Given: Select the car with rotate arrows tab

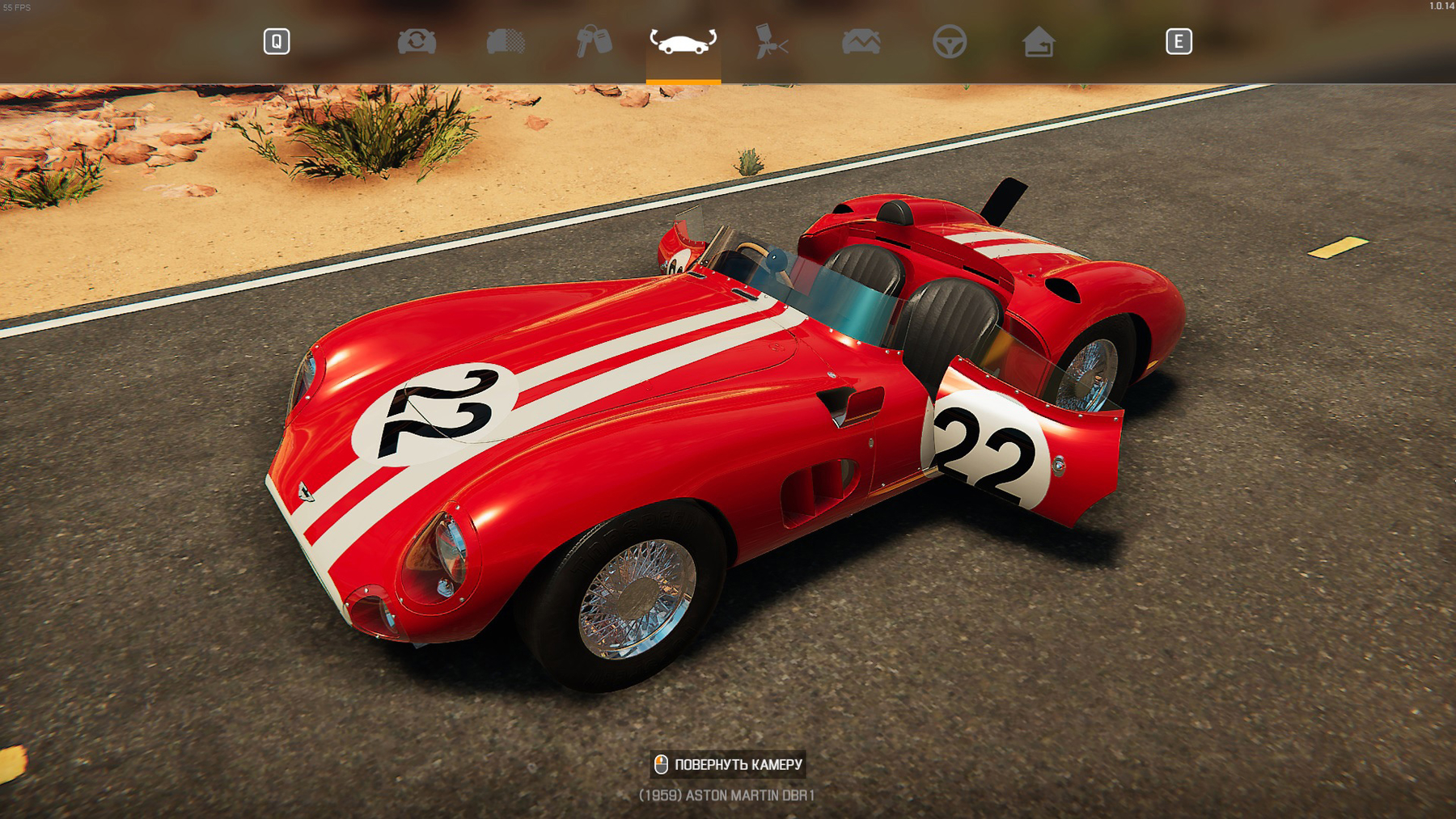Looking at the screenshot, I should click(683, 41).
